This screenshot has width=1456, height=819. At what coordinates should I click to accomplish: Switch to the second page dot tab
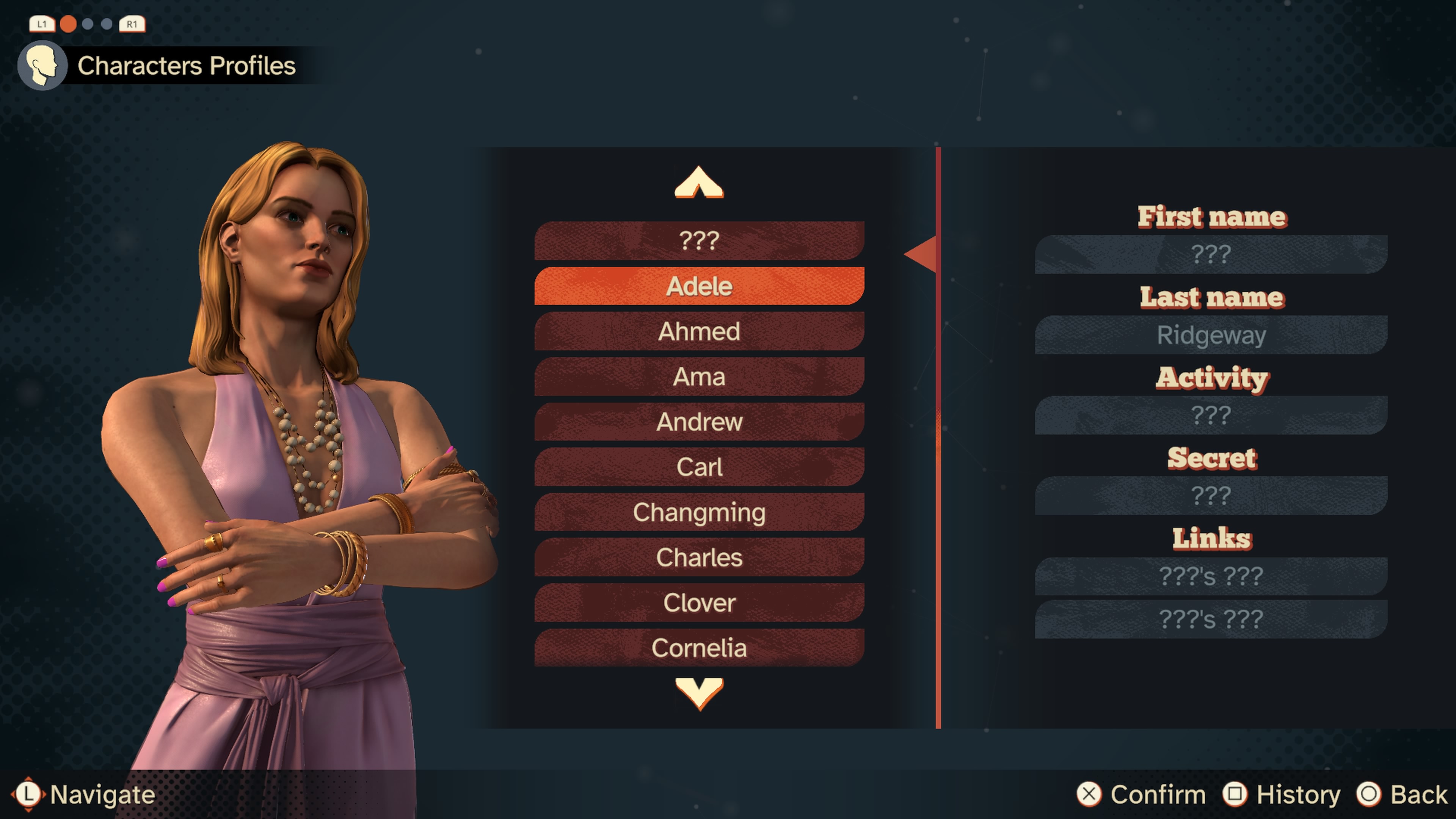coord(88,24)
